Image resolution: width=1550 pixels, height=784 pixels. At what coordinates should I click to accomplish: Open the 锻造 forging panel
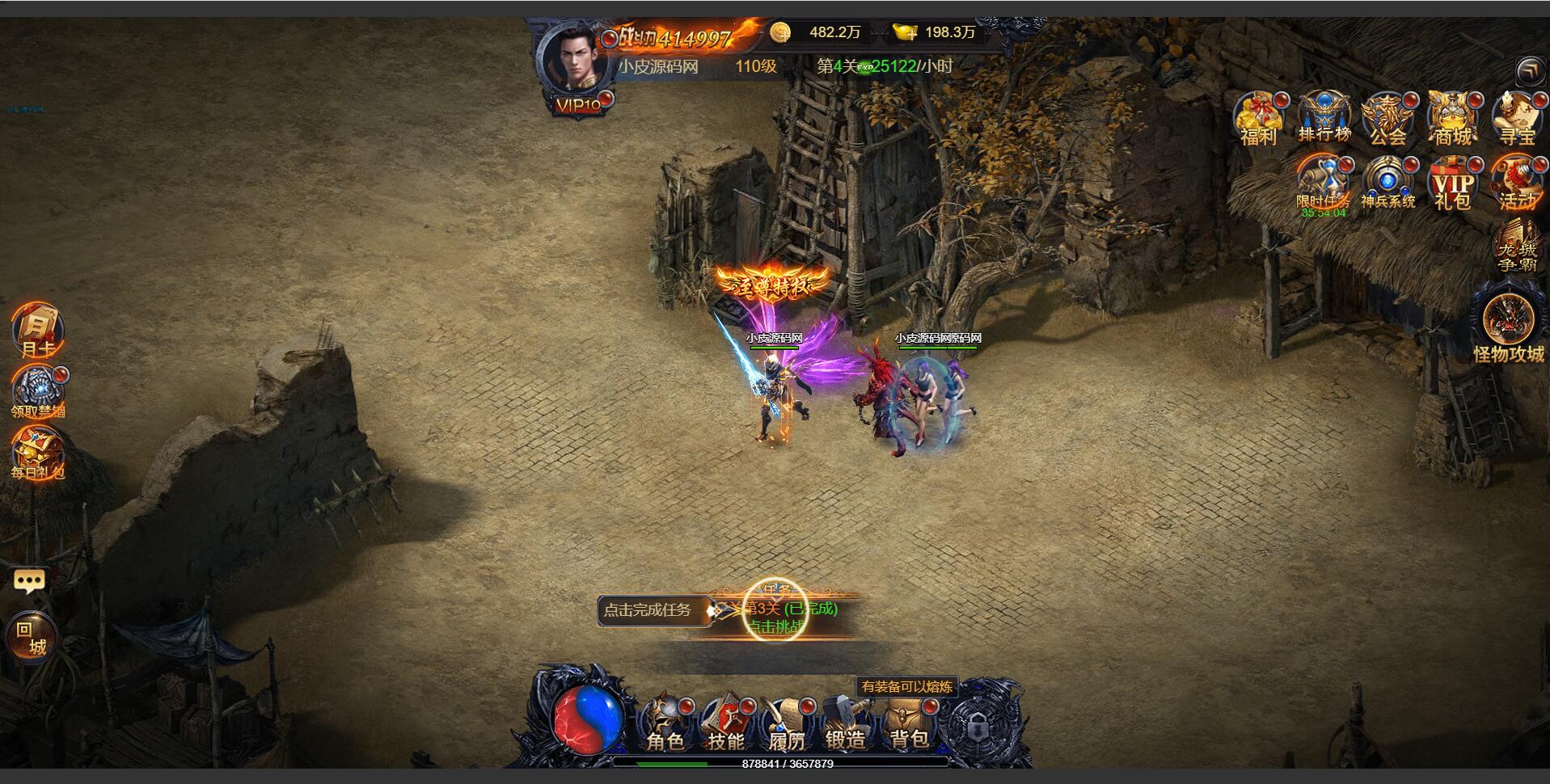coord(846,723)
